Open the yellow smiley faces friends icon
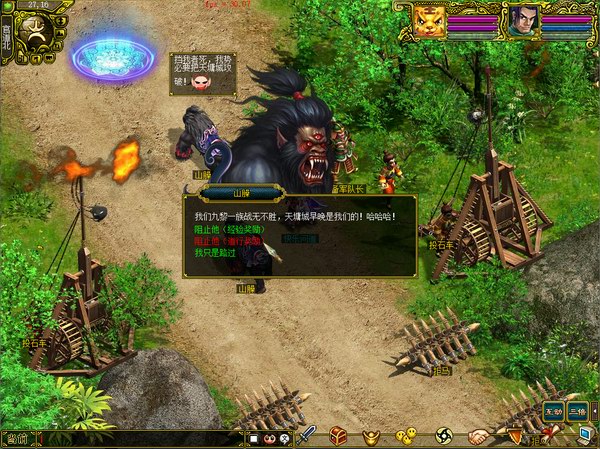The height and width of the screenshot is (449, 600). 405,436
